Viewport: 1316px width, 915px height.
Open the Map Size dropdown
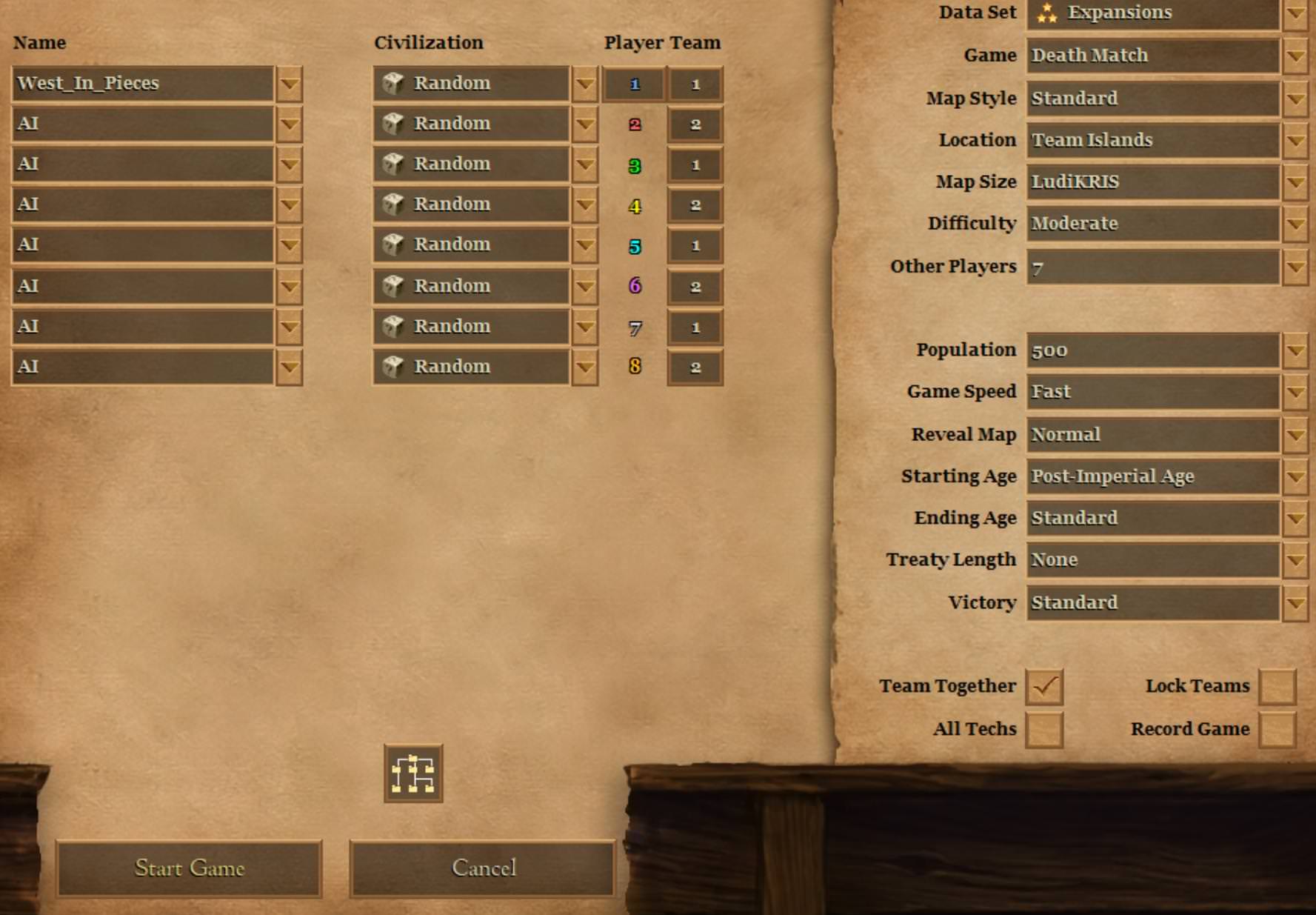tap(1295, 182)
